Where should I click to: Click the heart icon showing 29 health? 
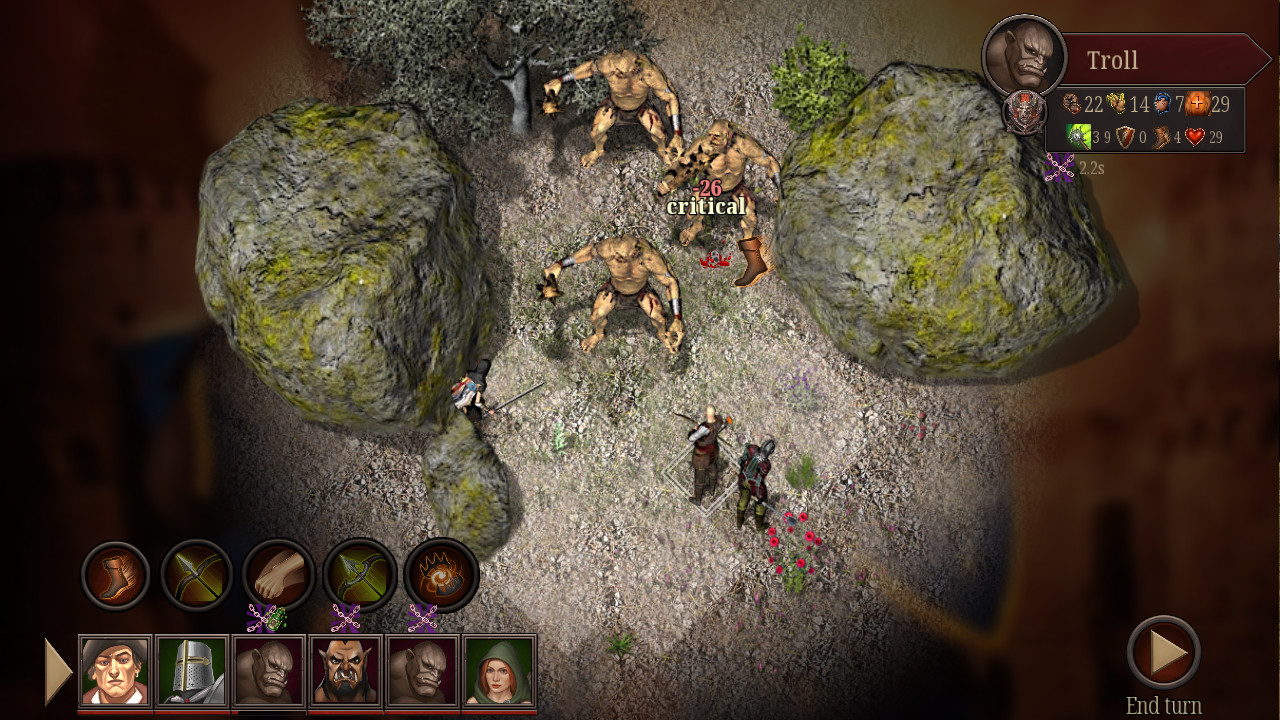1194,138
